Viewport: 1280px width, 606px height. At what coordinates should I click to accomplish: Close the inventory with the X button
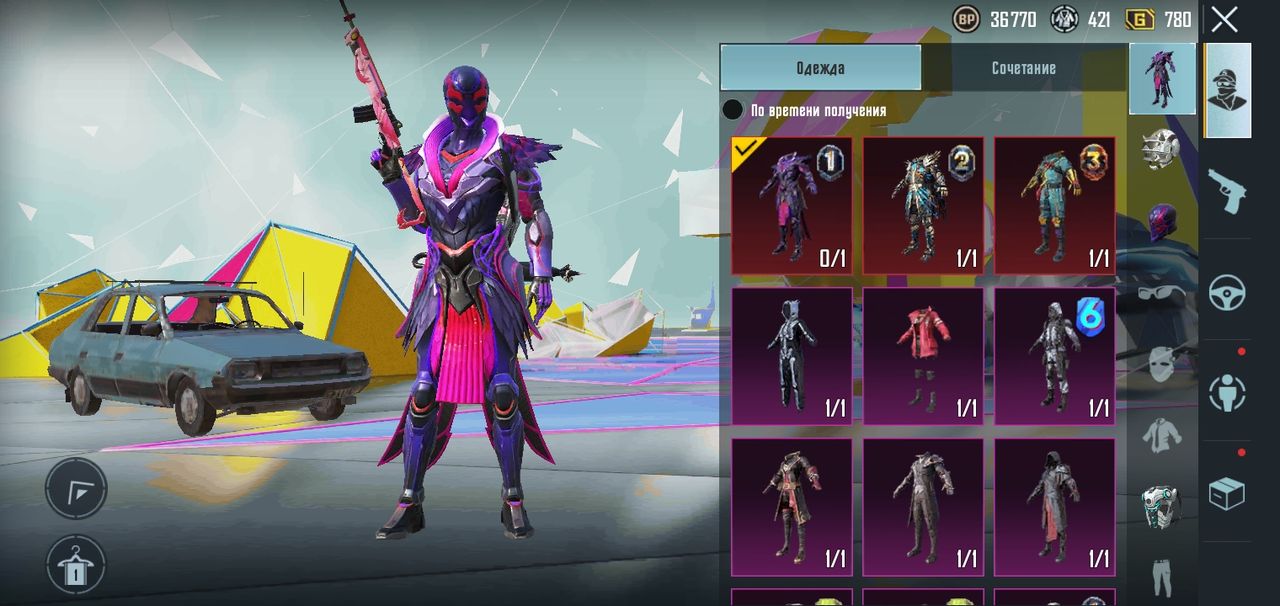pyautogui.click(x=1224, y=19)
